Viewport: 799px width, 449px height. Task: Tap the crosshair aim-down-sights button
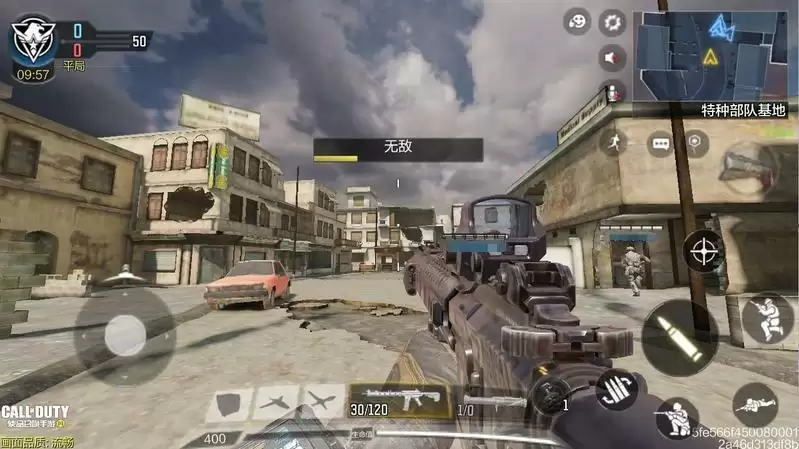tap(704, 249)
